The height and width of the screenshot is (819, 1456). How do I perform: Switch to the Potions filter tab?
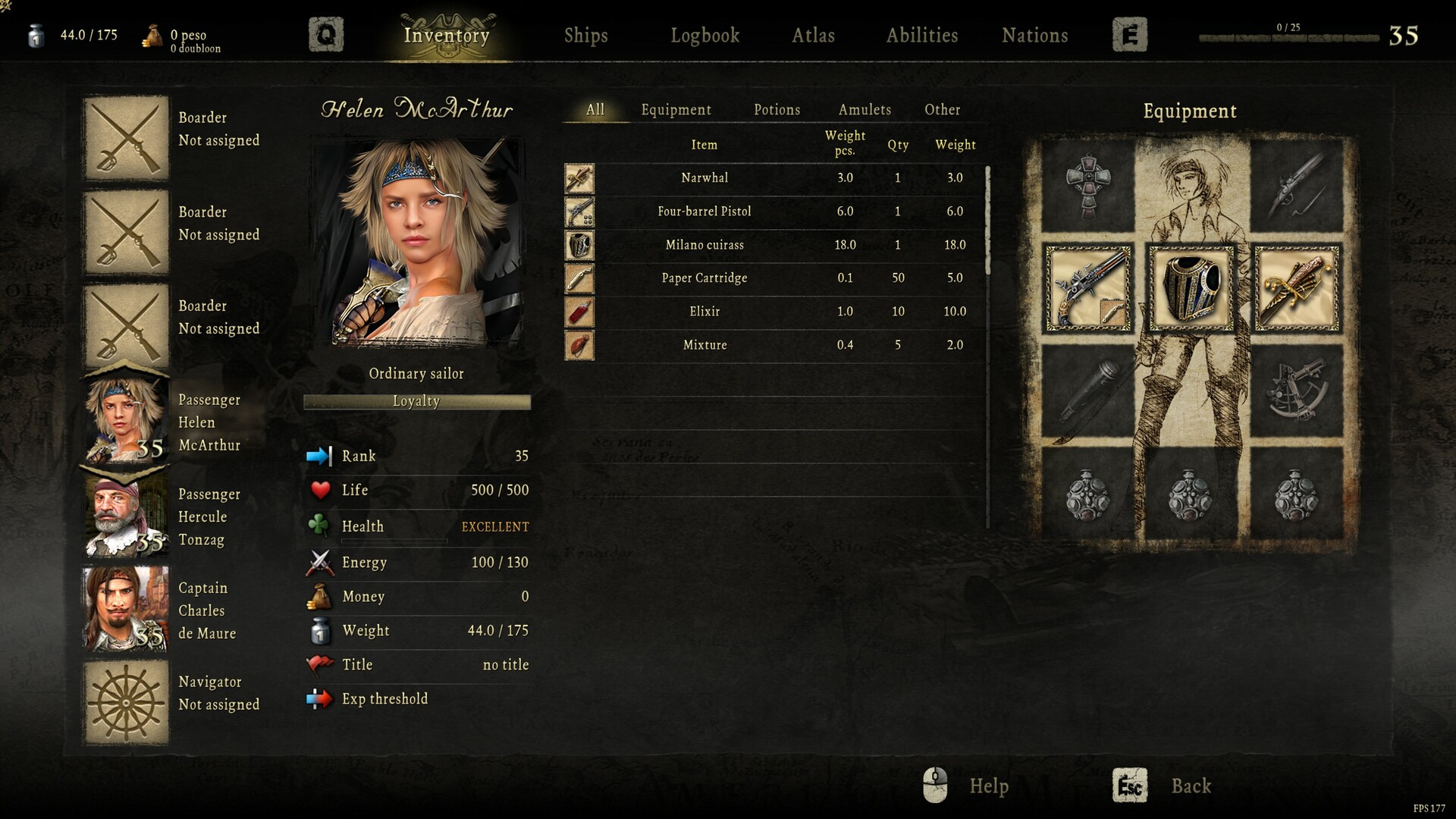776,110
